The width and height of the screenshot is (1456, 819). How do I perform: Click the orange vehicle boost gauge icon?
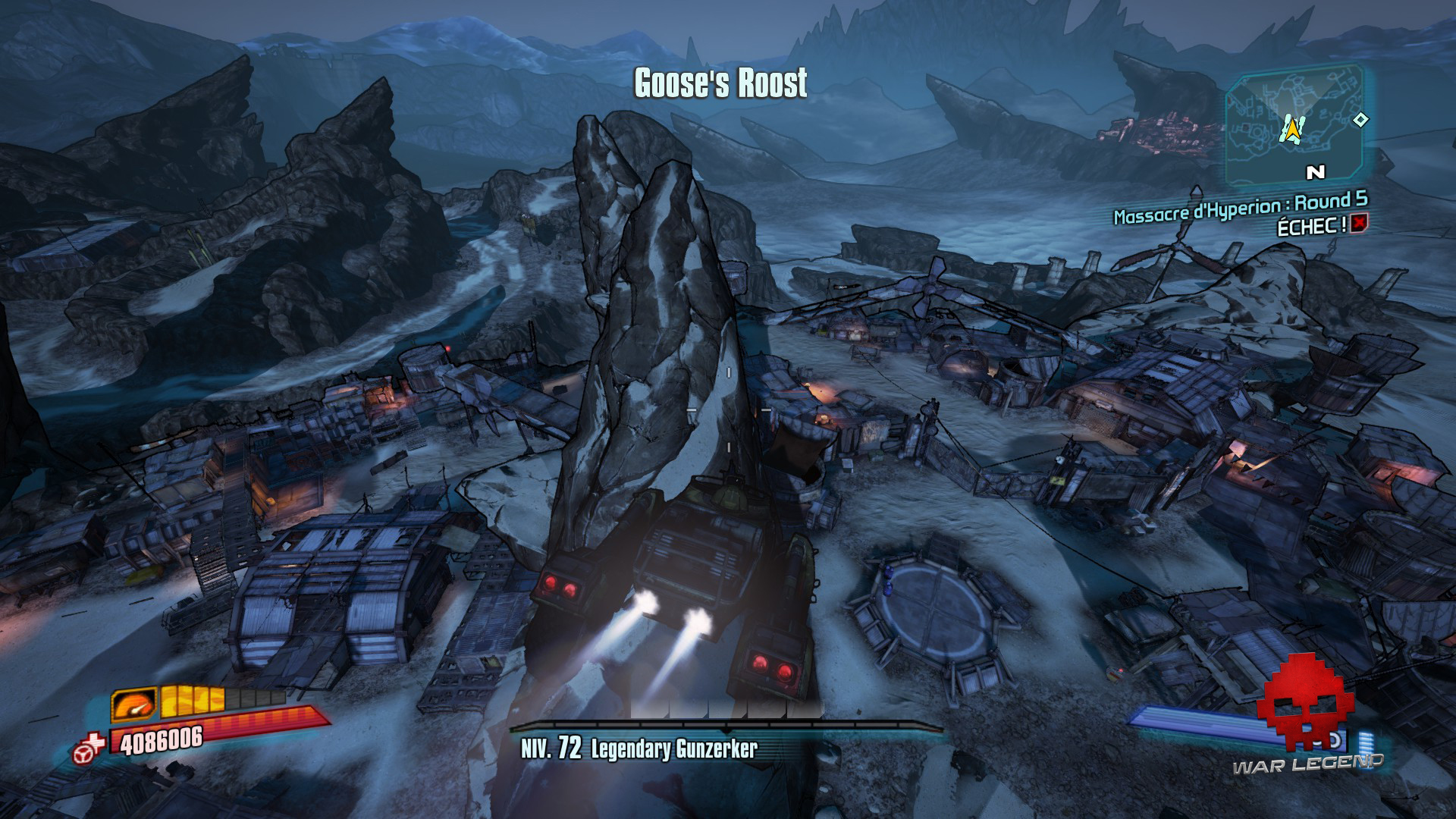(x=134, y=704)
